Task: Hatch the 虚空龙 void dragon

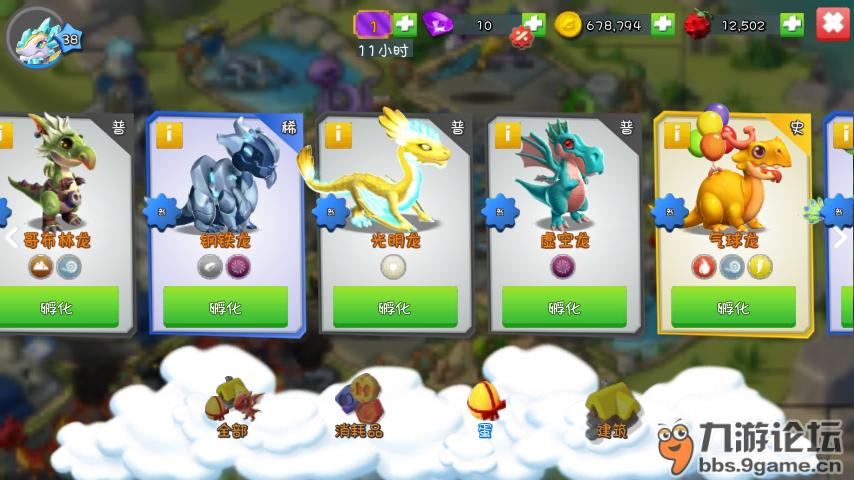Action: (564, 307)
